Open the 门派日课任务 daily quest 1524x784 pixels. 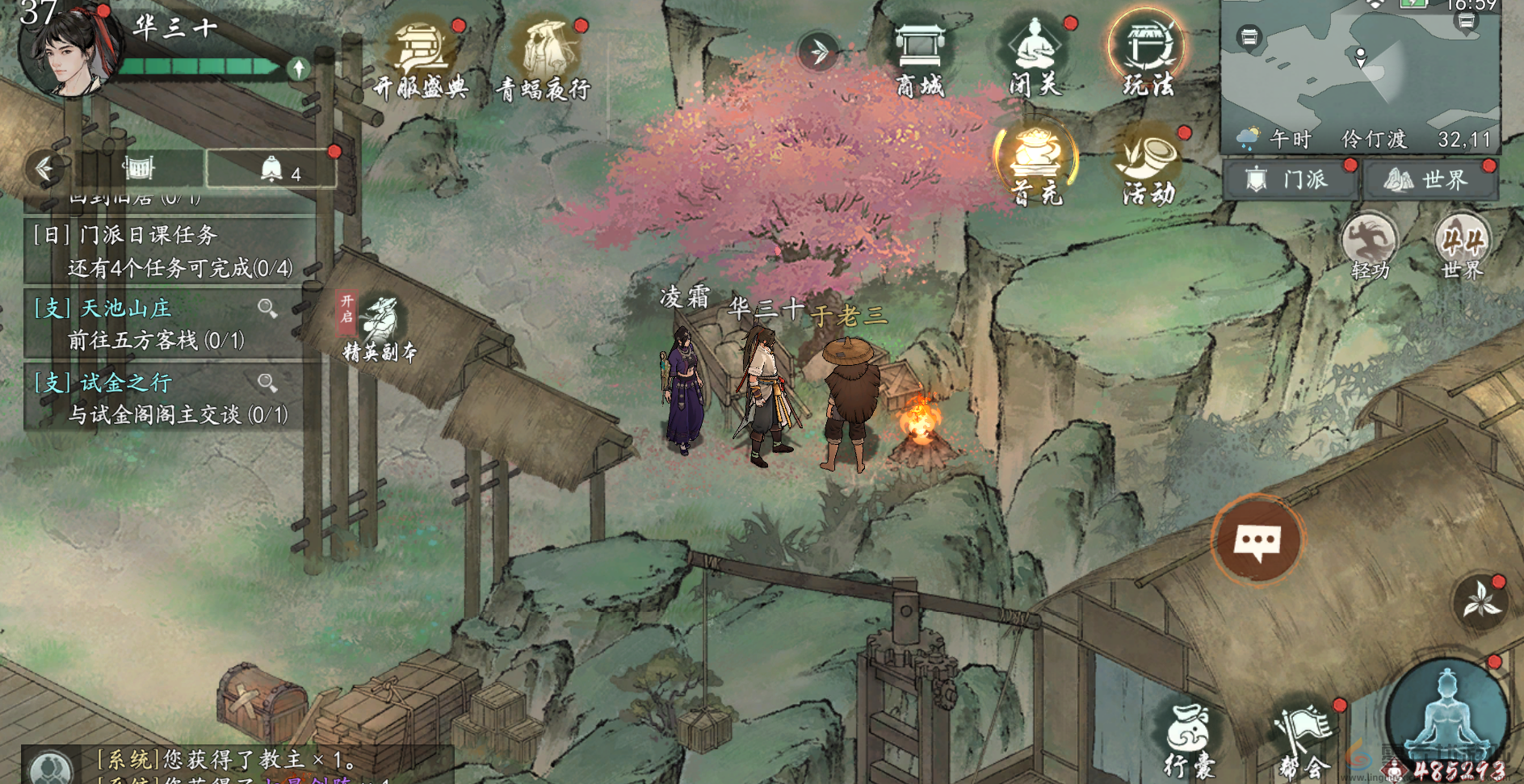click(162, 250)
